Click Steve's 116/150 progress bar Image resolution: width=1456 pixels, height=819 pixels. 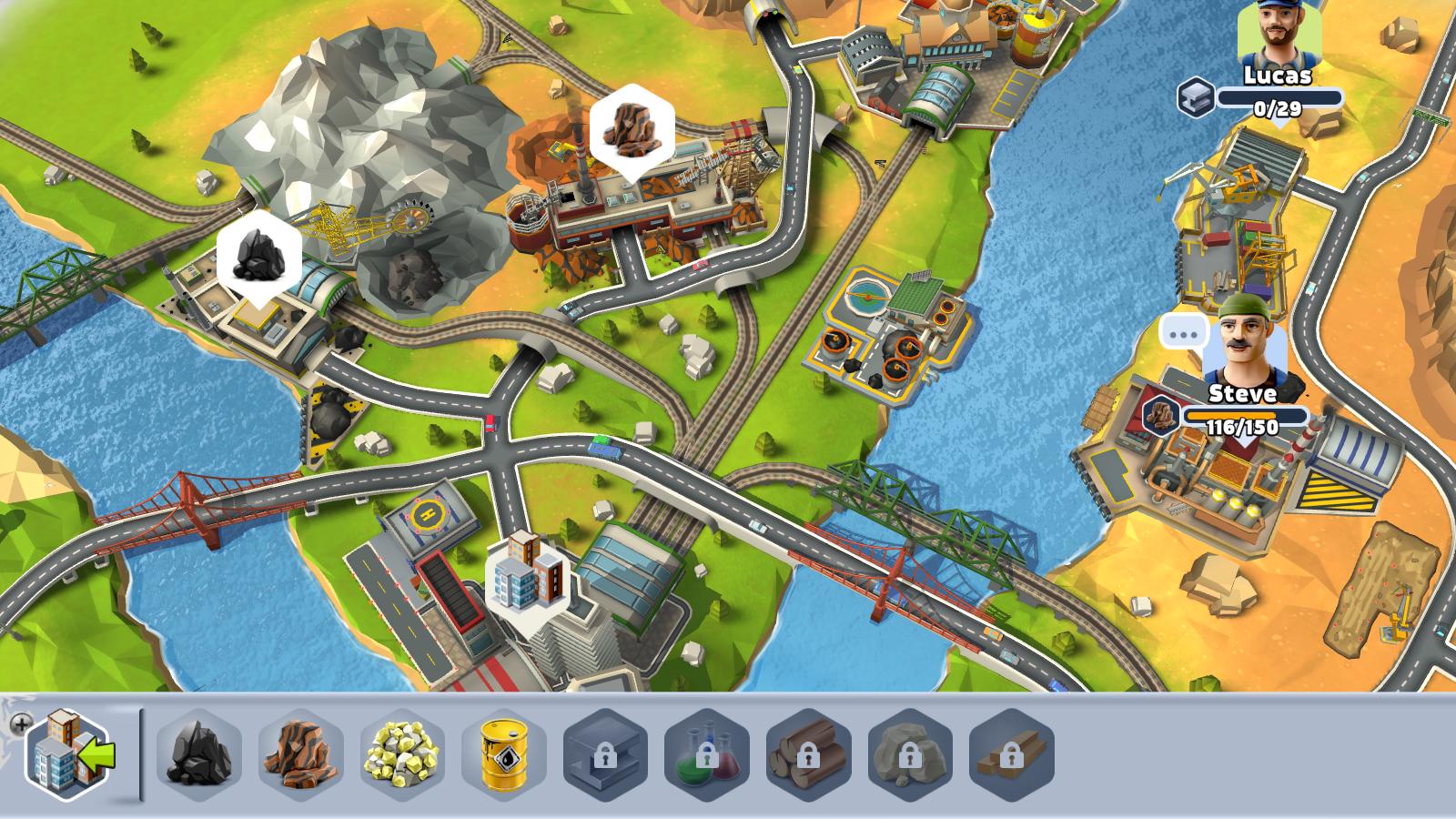1245,416
